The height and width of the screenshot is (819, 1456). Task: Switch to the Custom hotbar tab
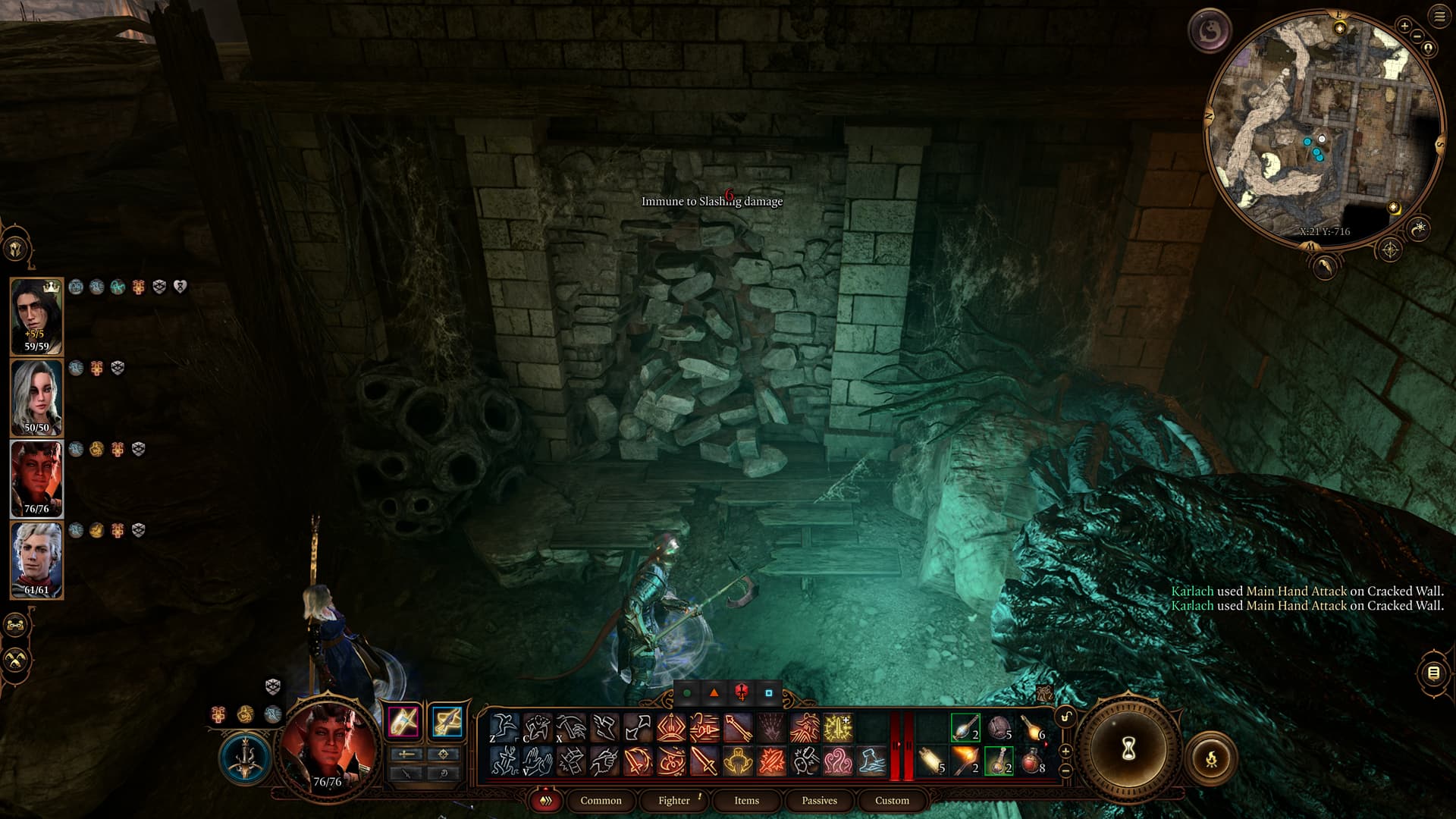(x=892, y=800)
